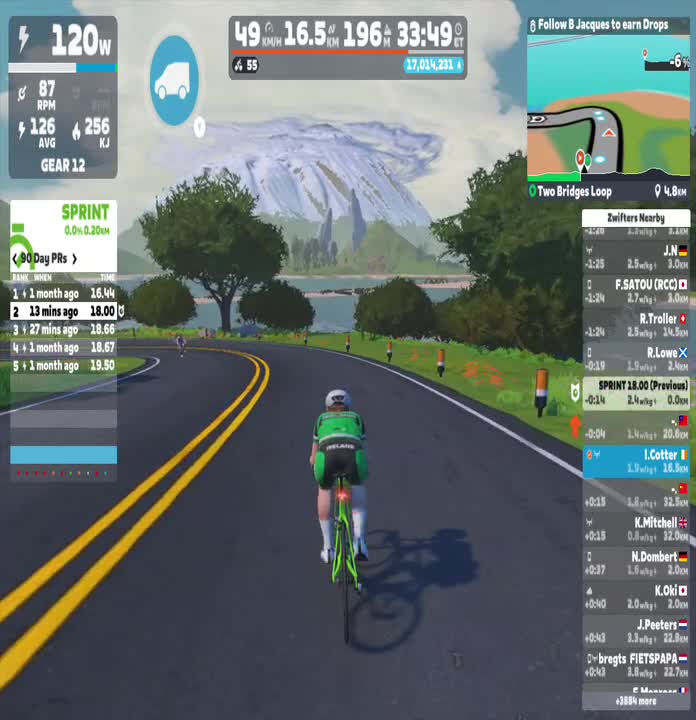Image resolution: width=696 pixels, height=720 pixels.
Task: Select rider R.Lowe in the list
Action: pyautogui.click(x=636, y=359)
